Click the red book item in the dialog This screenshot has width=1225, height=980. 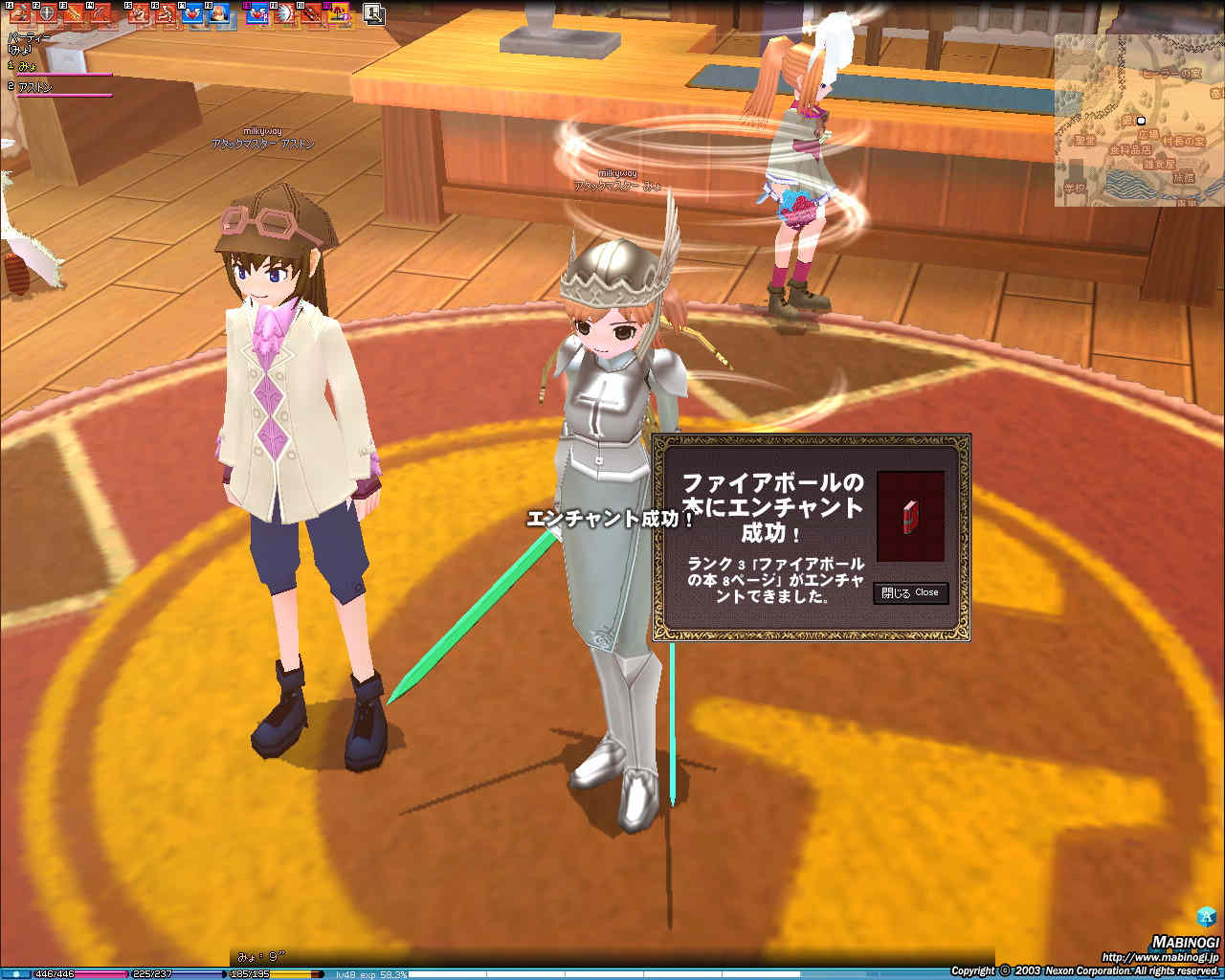pyautogui.click(x=910, y=517)
